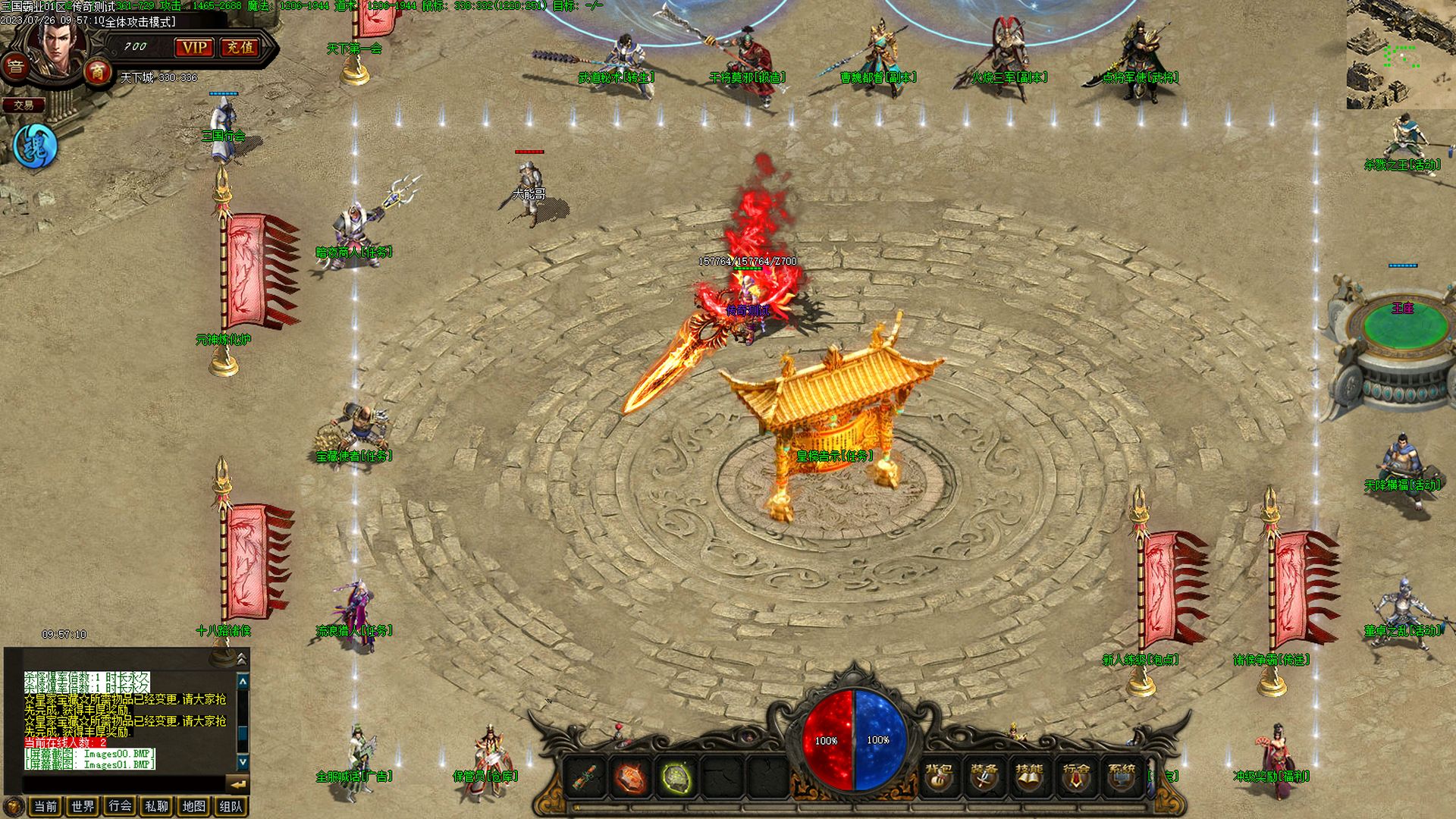Open the 背包 backpack

click(939, 777)
